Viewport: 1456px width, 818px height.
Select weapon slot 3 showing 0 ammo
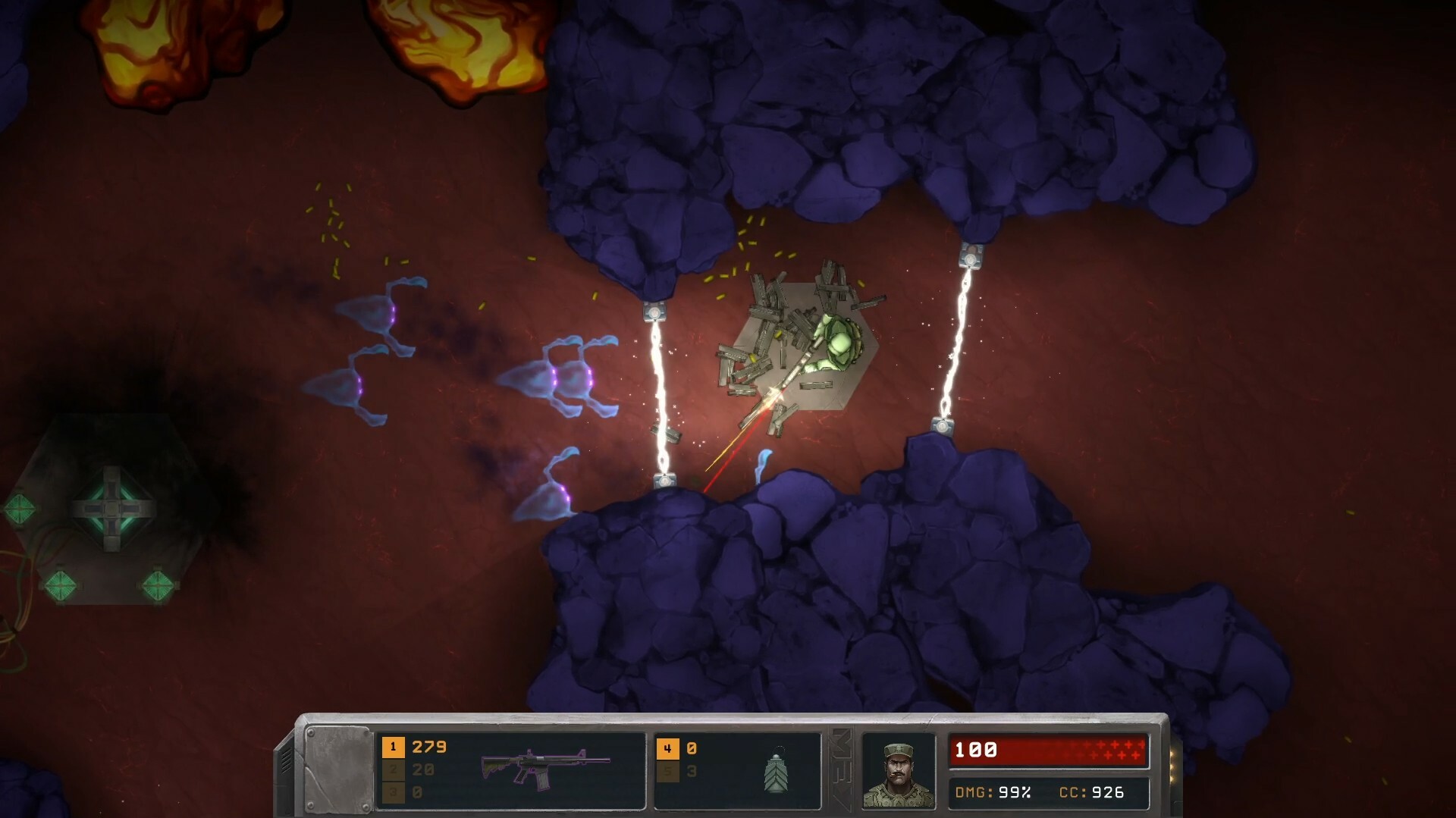[x=394, y=792]
